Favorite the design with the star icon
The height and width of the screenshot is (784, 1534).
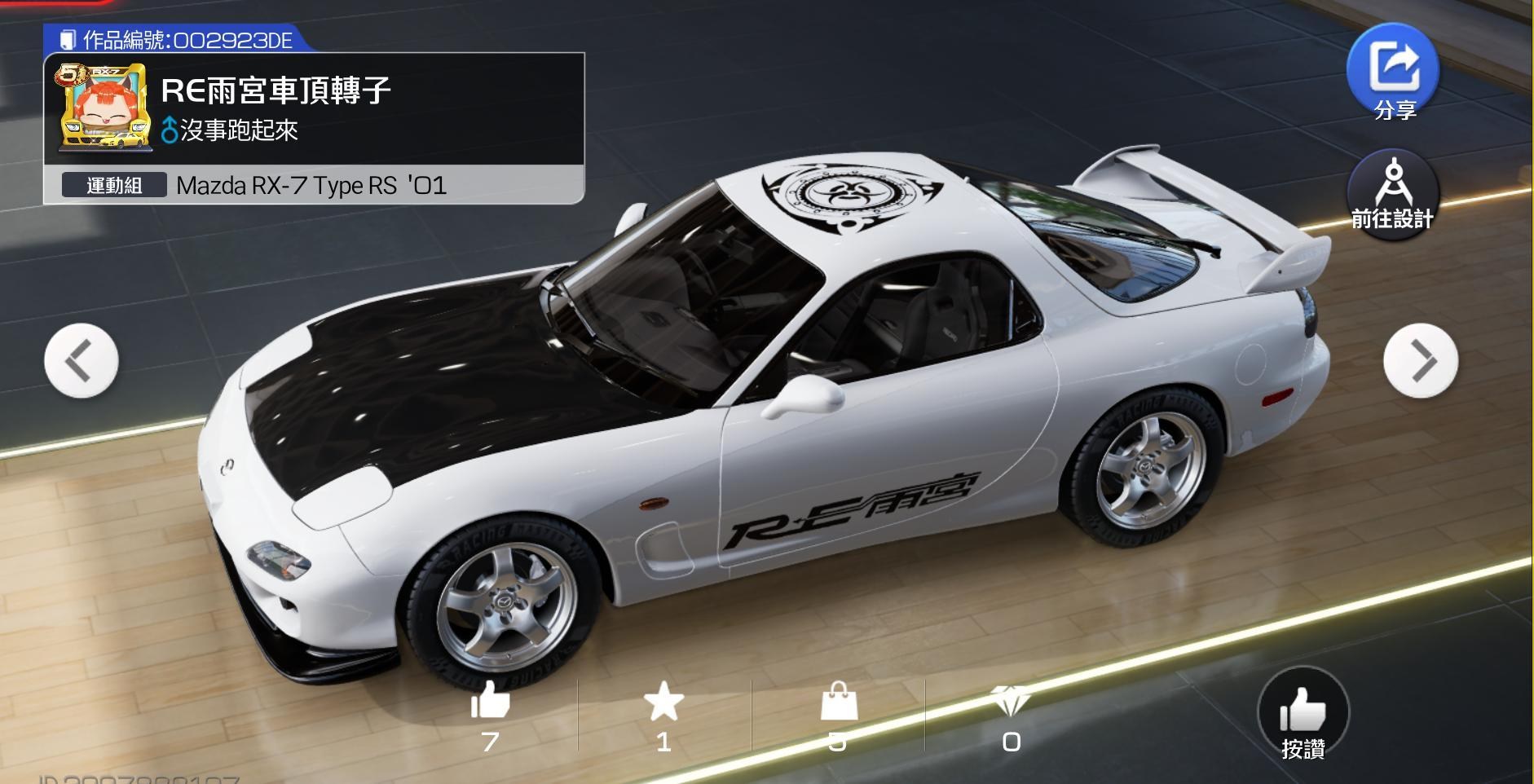pyautogui.click(x=663, y=703)
